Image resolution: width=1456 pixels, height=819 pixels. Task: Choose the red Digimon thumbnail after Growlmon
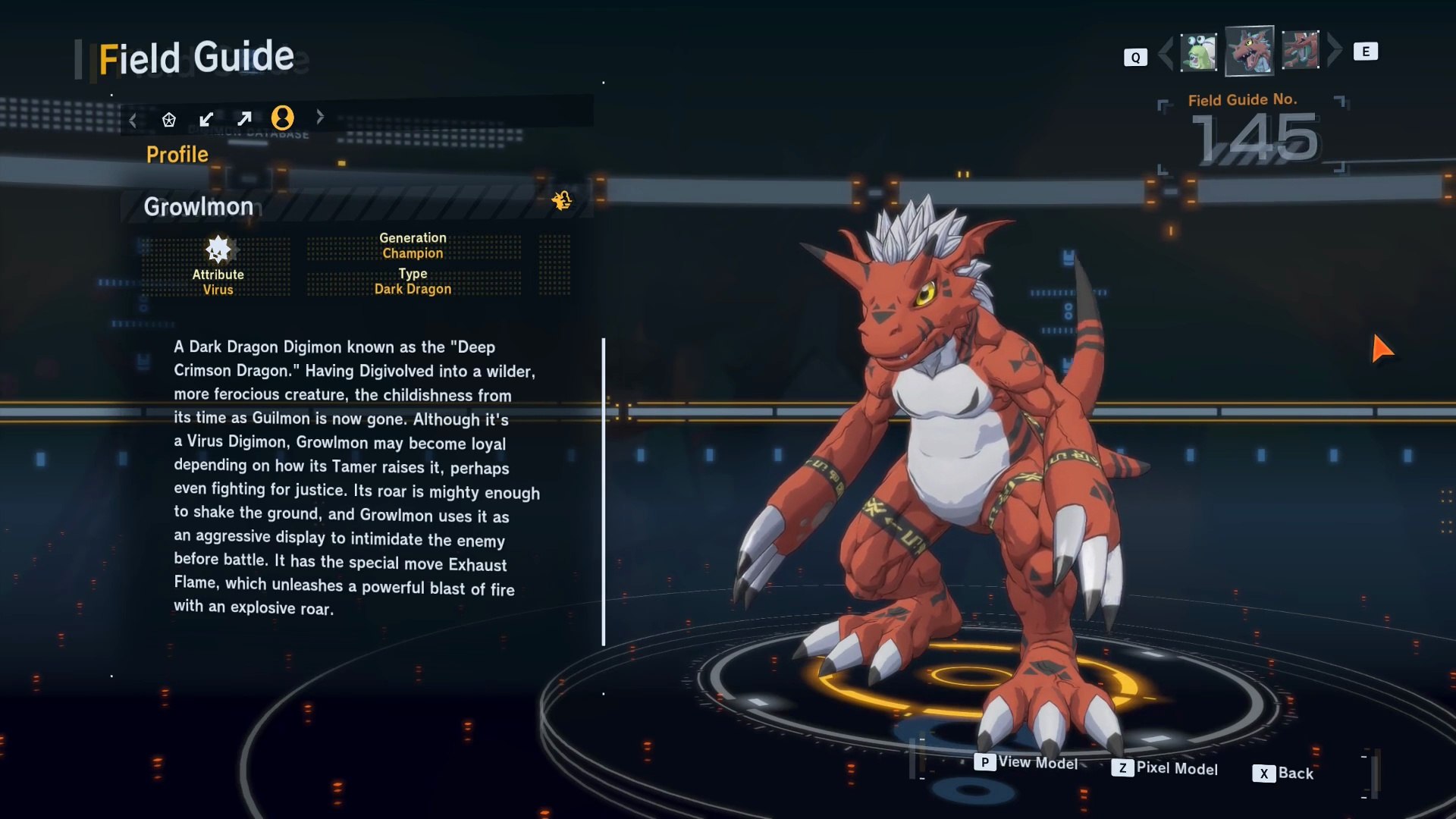coord(1300,51)
